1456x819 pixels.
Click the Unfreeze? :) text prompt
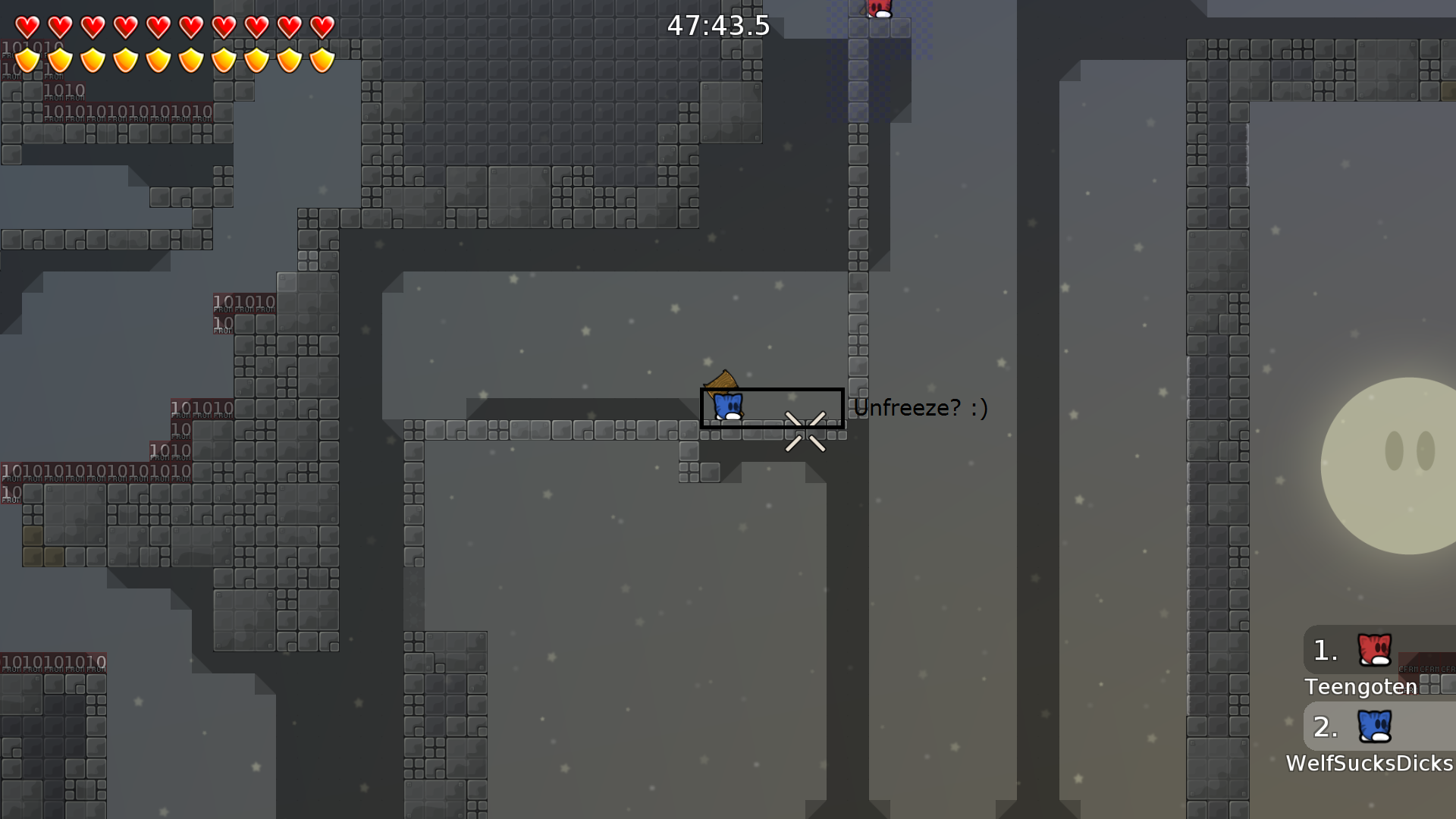point(921,407)
